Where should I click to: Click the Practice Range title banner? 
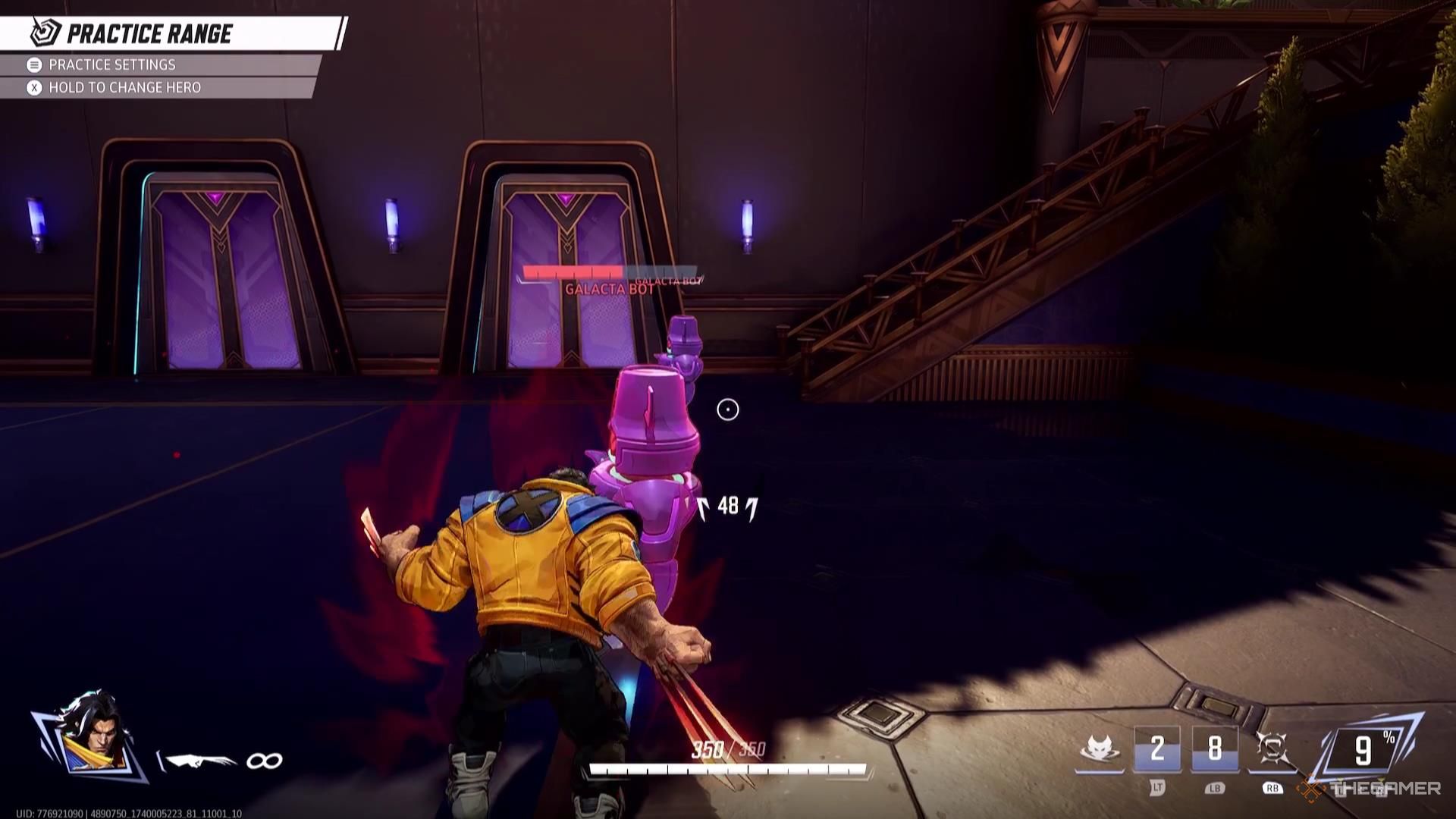[x=149, y=33]
